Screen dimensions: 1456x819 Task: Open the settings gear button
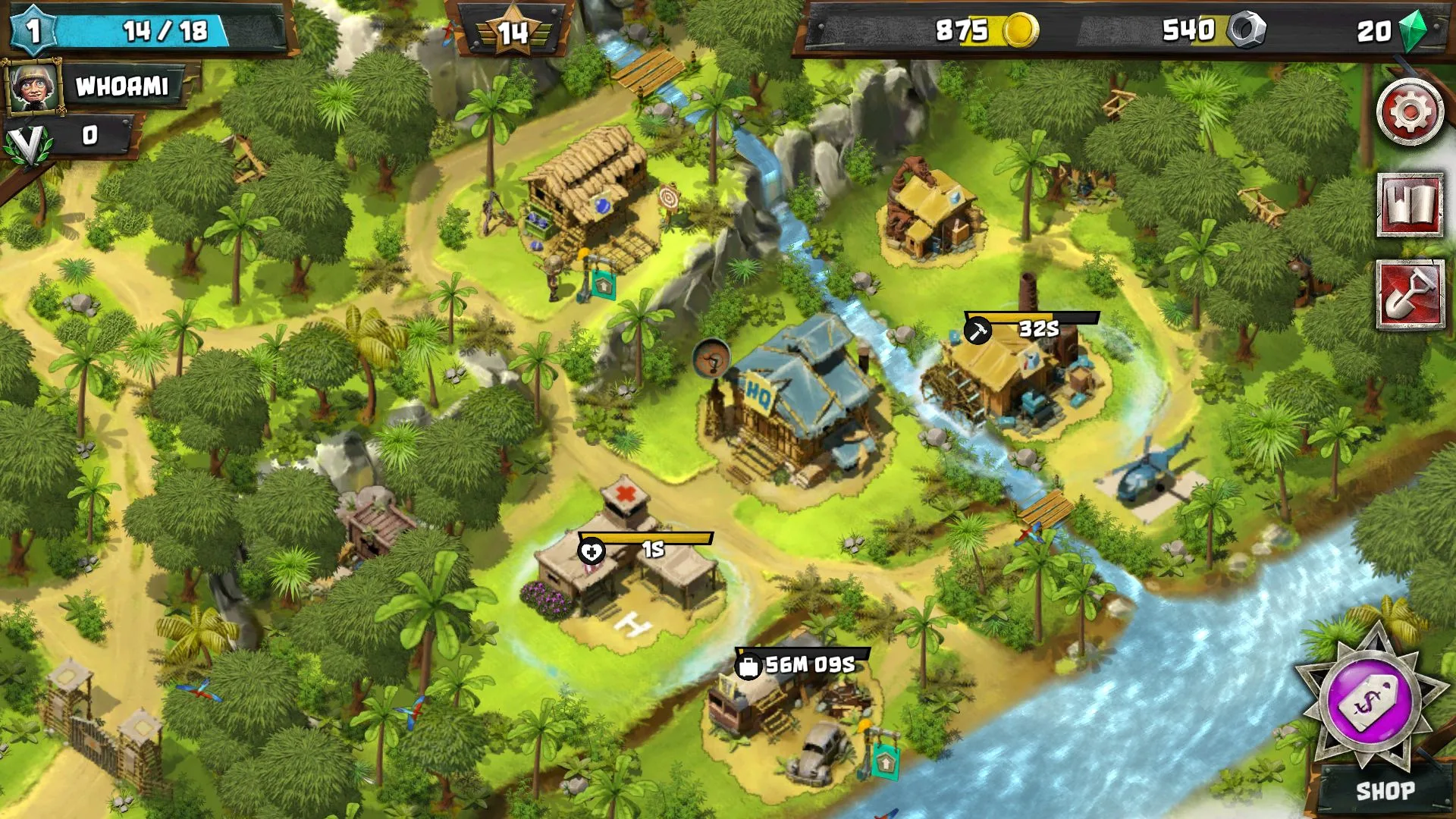[x=1410, y=112]
